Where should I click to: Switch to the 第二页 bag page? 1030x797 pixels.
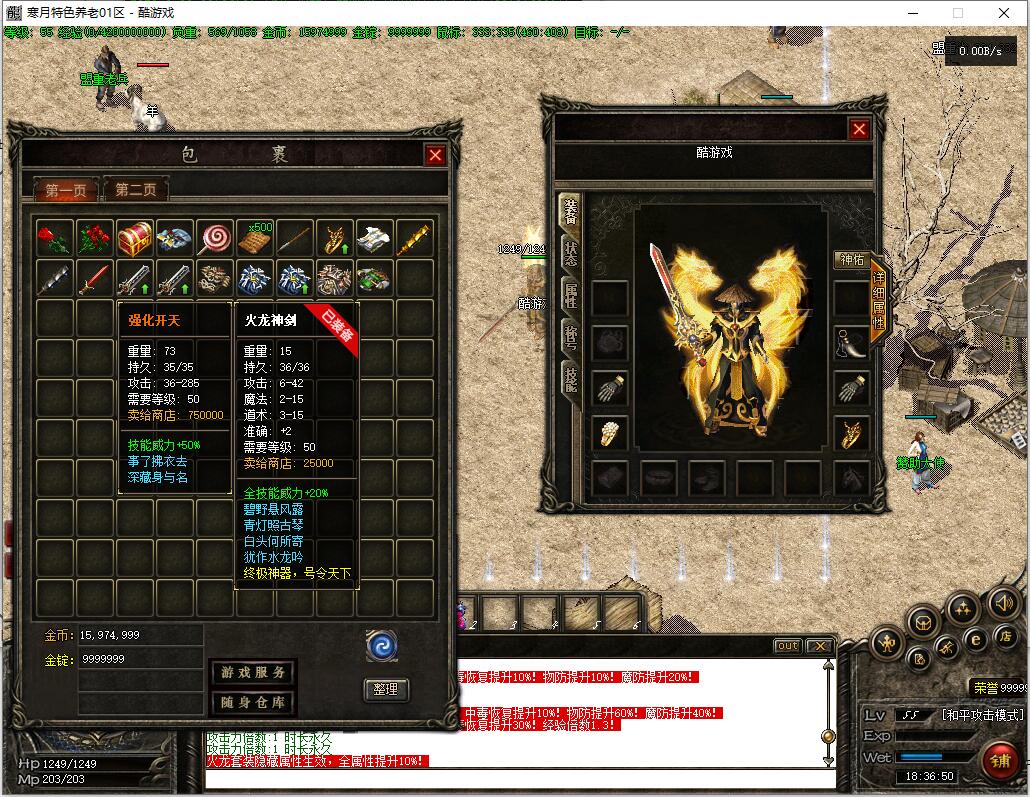click(x=136, y=189)
